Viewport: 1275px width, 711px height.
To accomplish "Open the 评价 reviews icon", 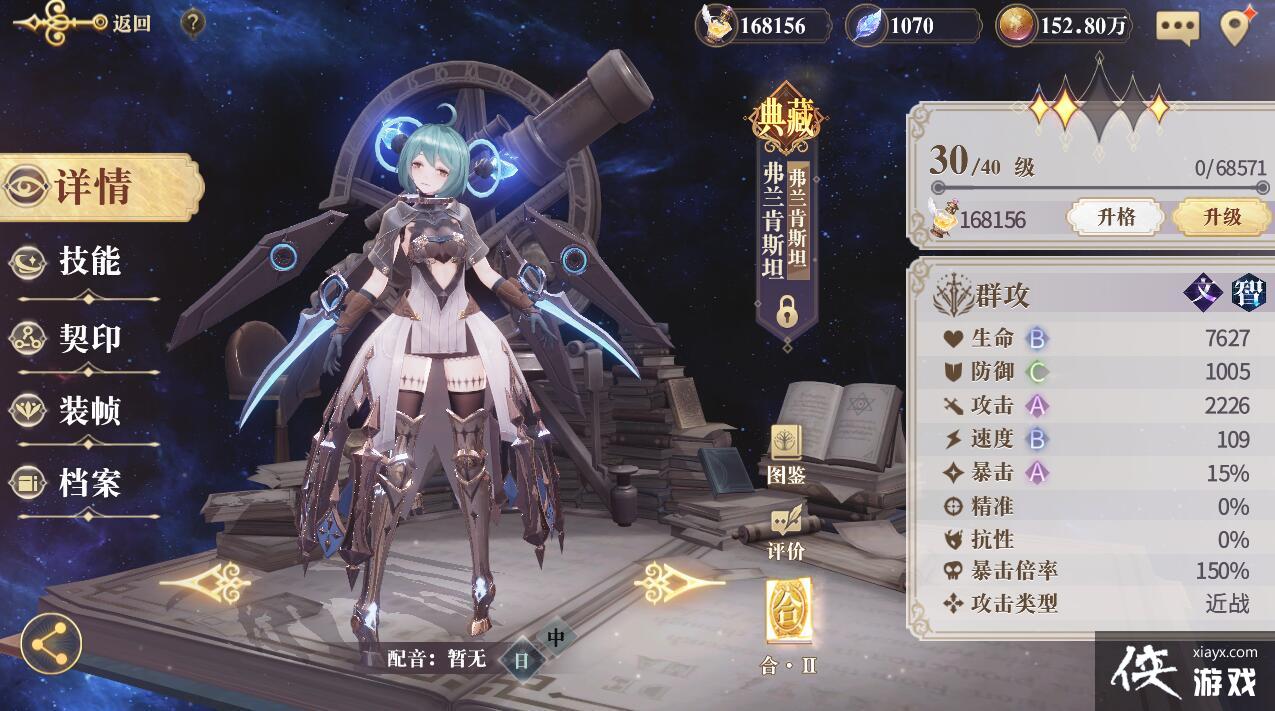I will point(786,532).
